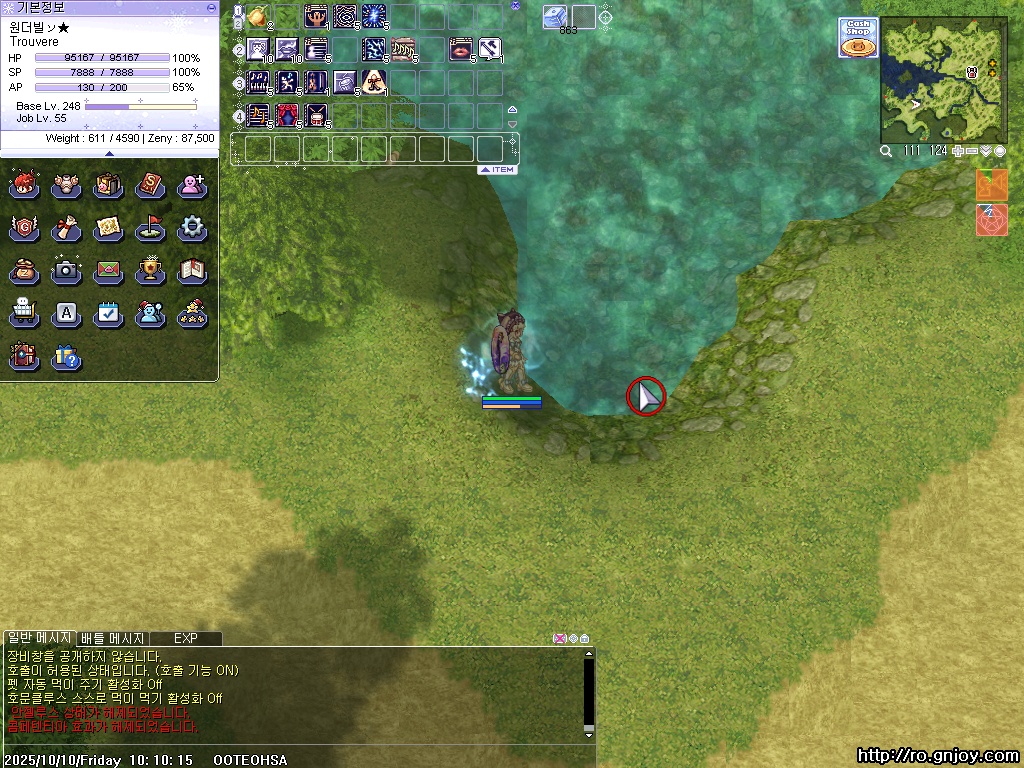Viewport: 1024px width, 768px height.
Task: Open the camera screenshot menu icon
Action: click(66, 271)
